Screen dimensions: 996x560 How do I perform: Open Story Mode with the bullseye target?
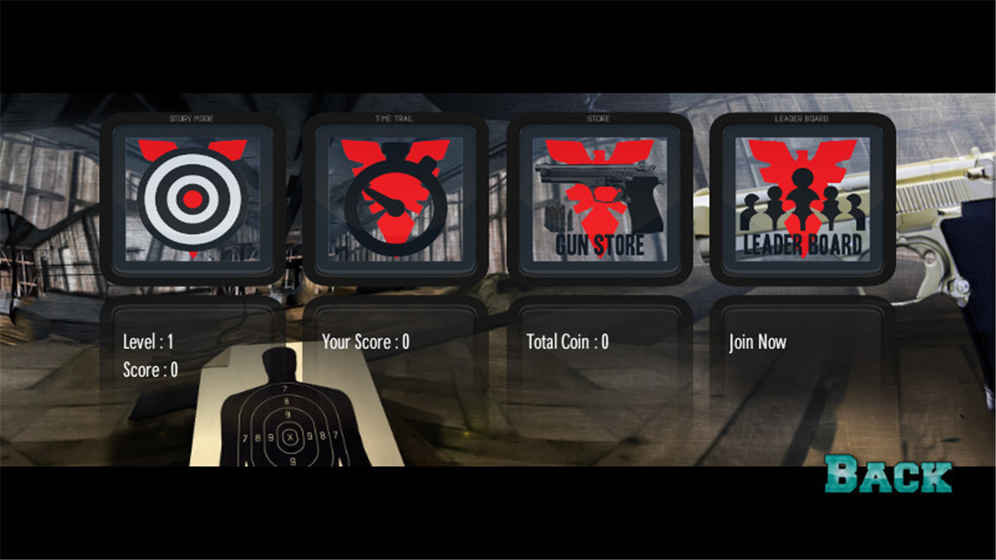click(x=192, y=199)
